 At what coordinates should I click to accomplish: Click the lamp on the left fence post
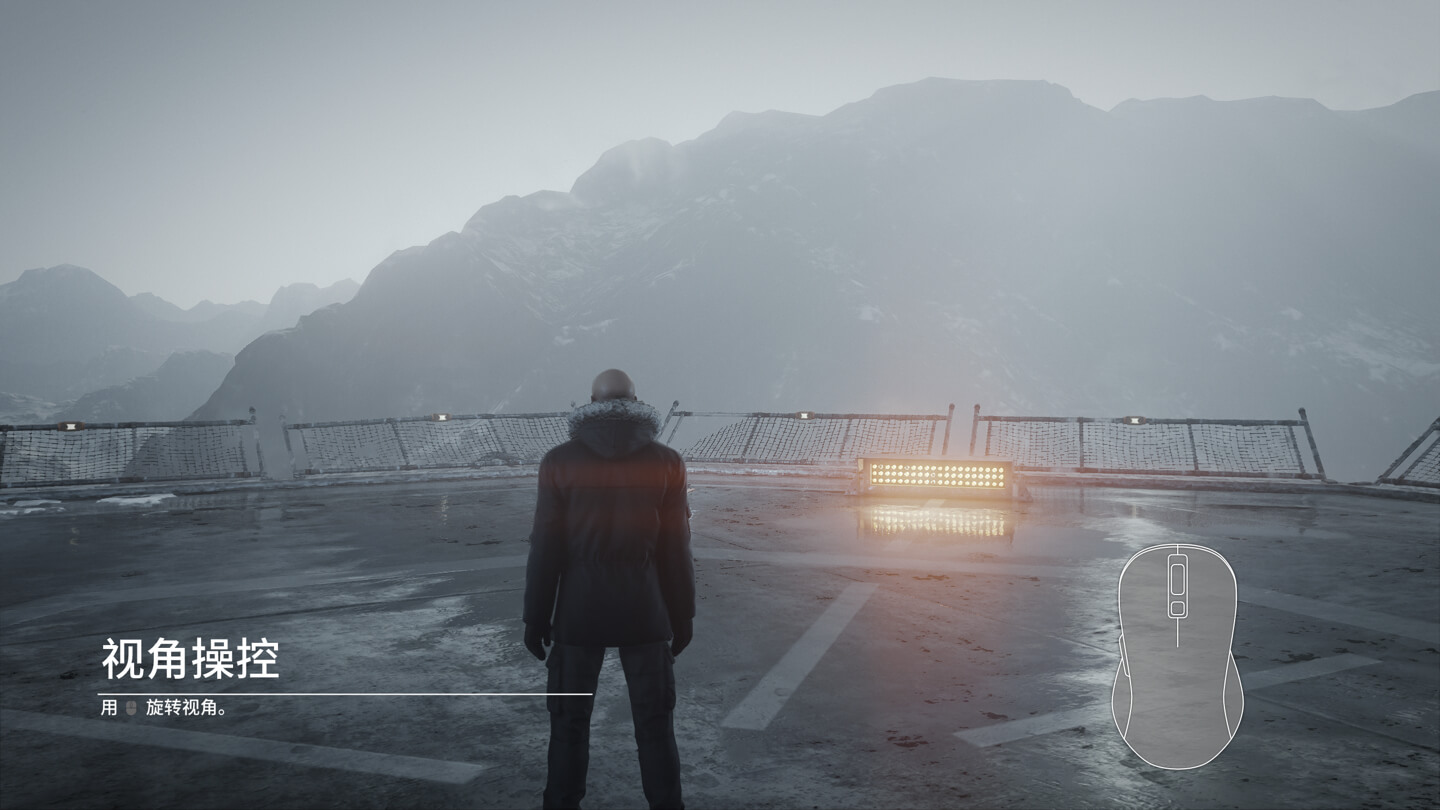443,417
